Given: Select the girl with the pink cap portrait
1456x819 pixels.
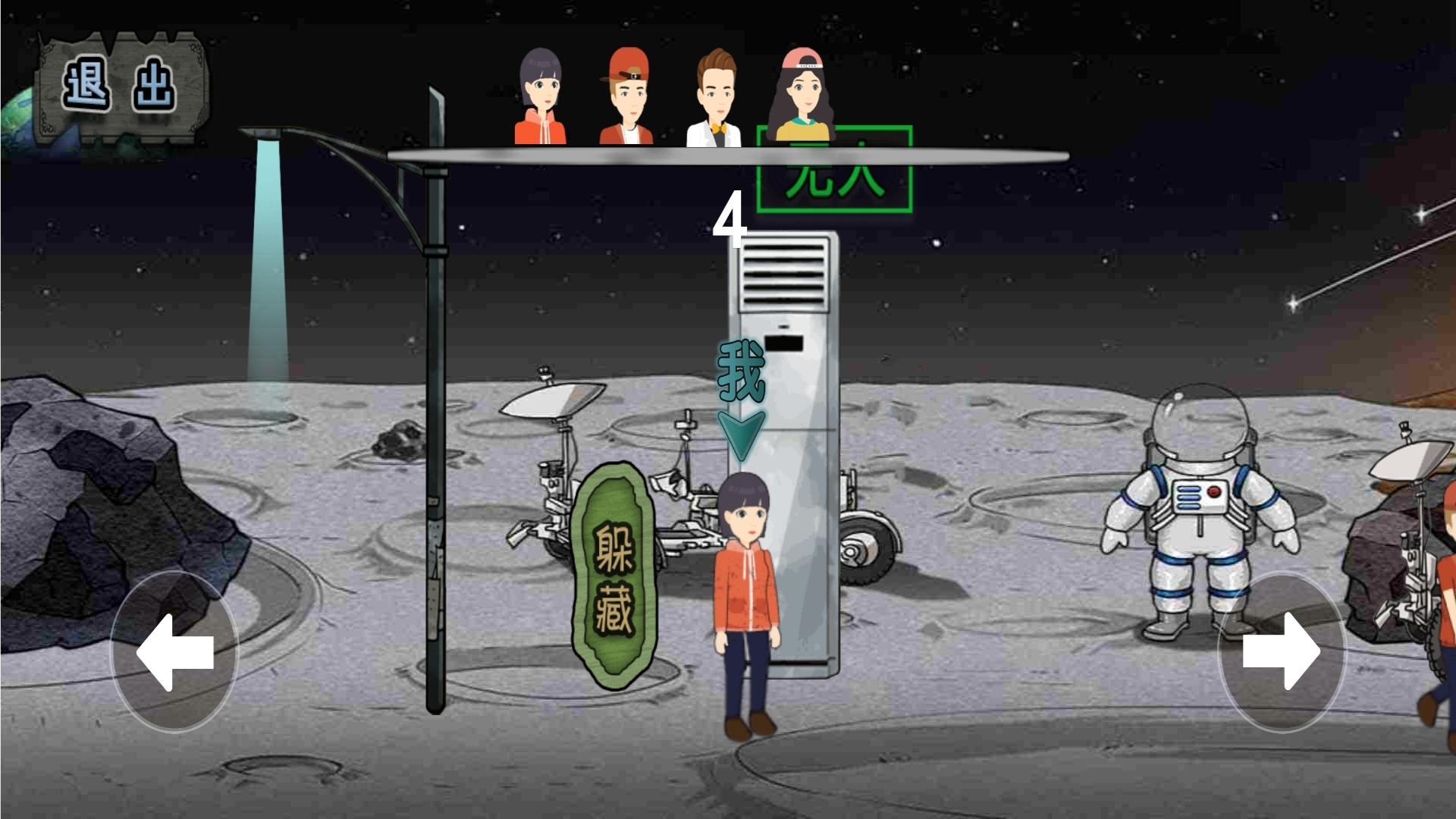Looking at the screenshot, I should [x=802, y=95].
